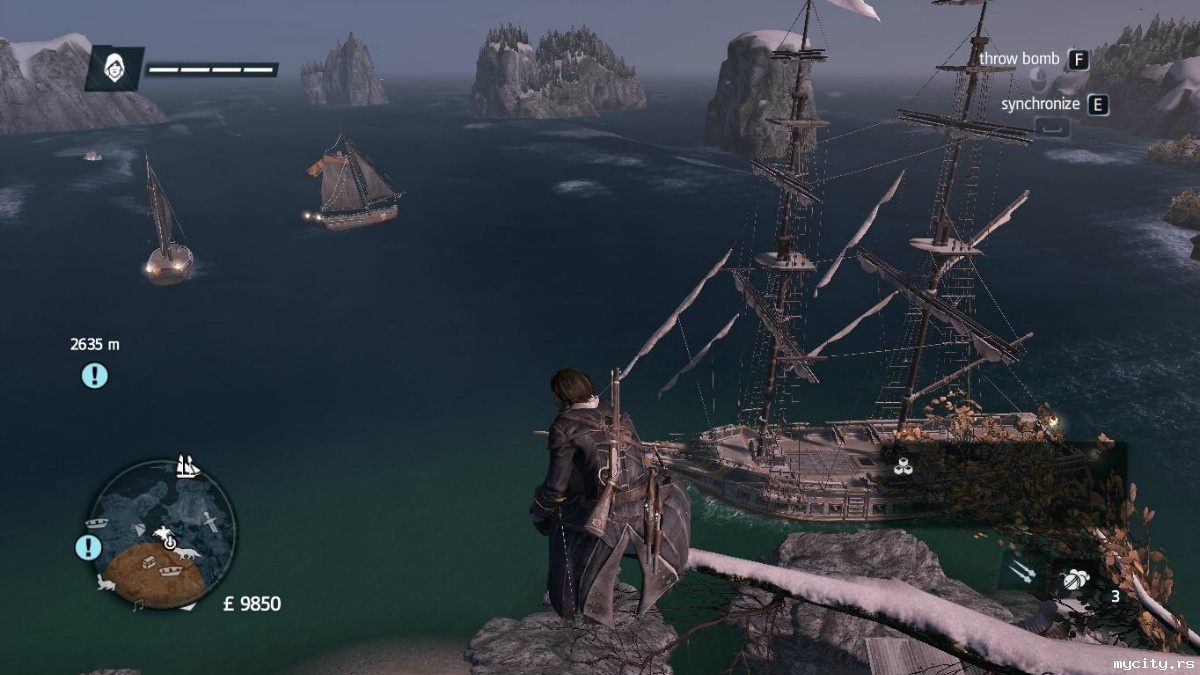Select the hidden blades weapon icon
1200x675 pixels.
[x=1021, y=572]
